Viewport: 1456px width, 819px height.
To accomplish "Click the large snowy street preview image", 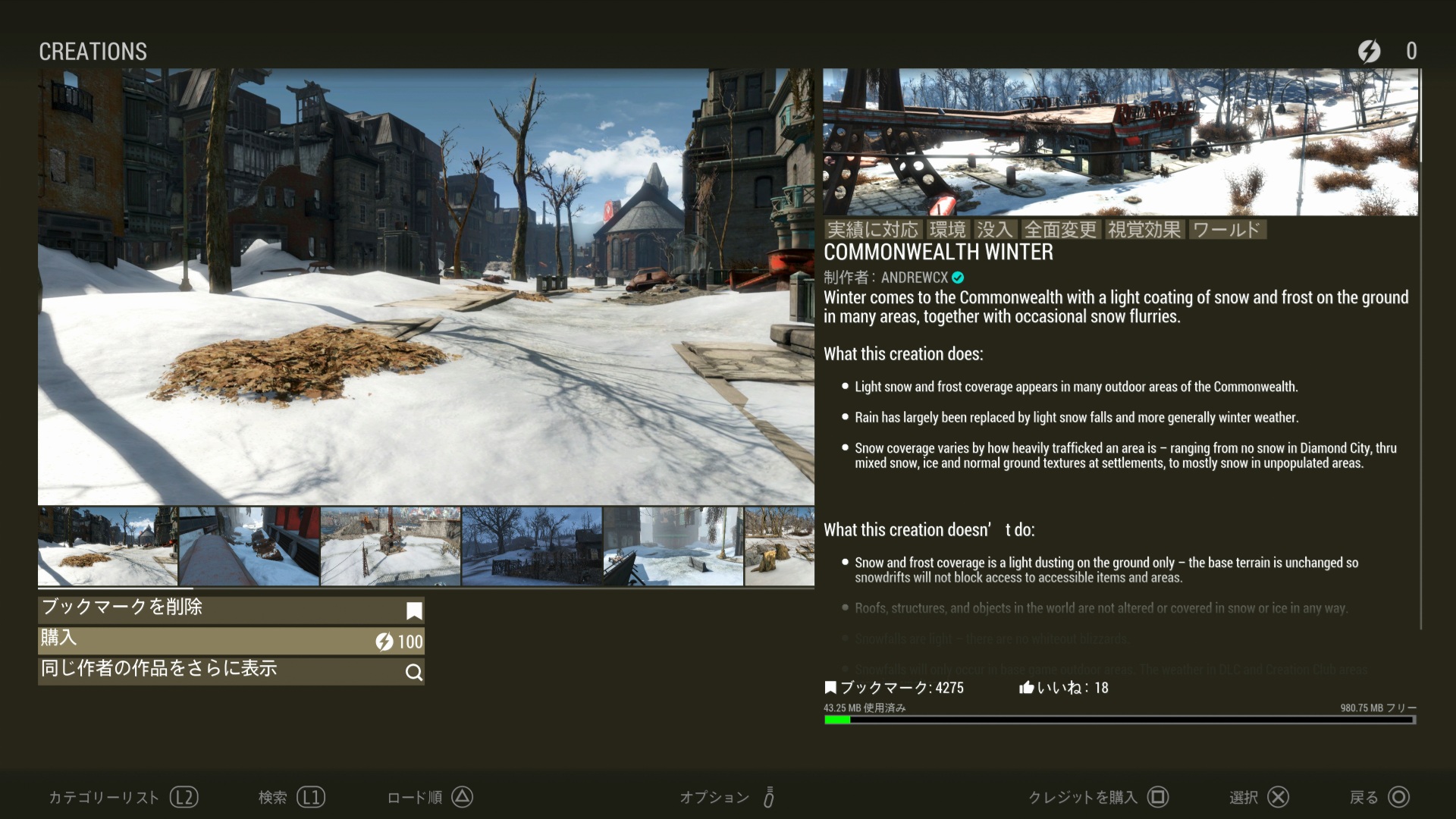I will 425,287.
